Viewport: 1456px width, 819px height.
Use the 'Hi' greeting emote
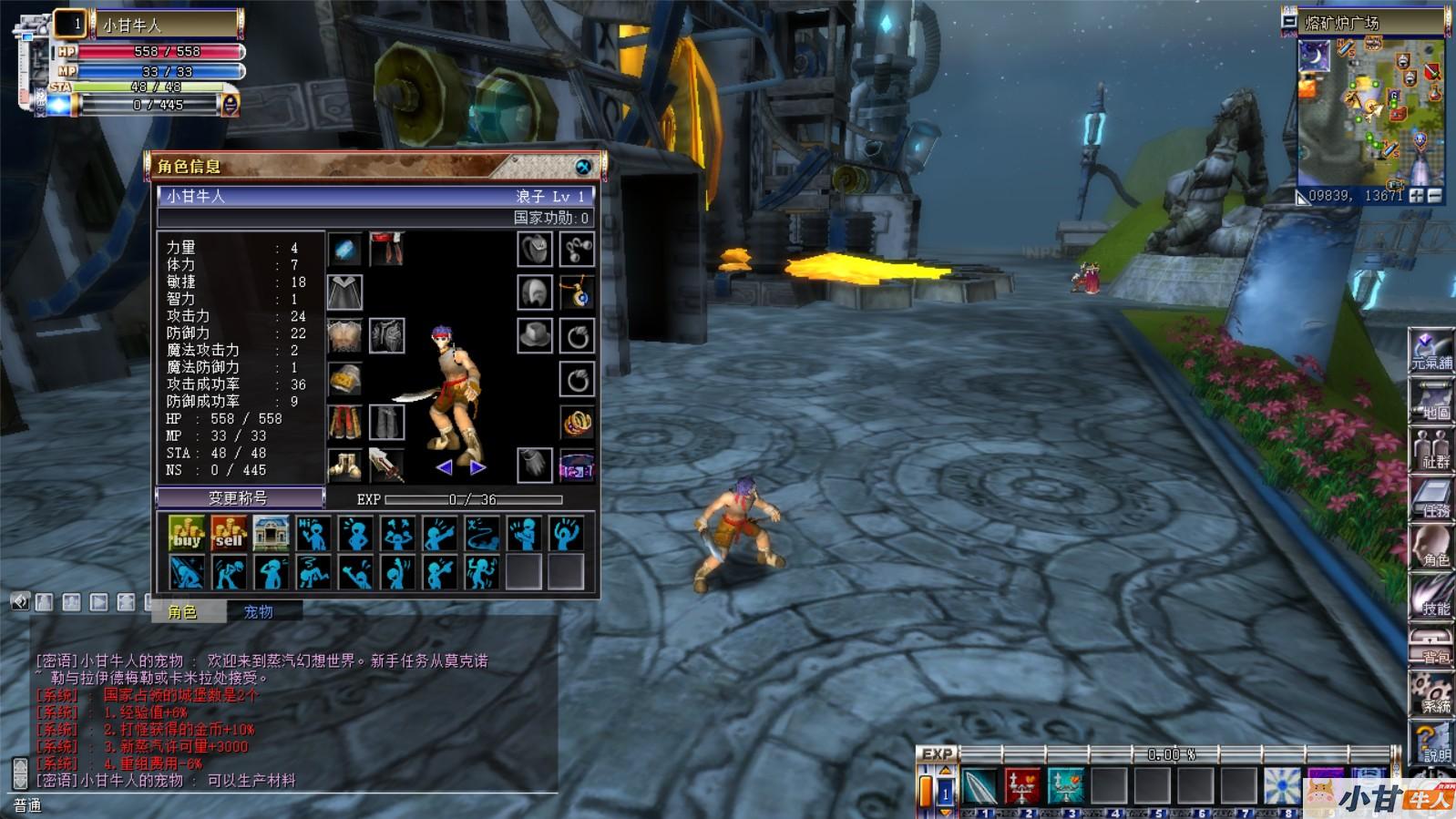click(313, 534)
